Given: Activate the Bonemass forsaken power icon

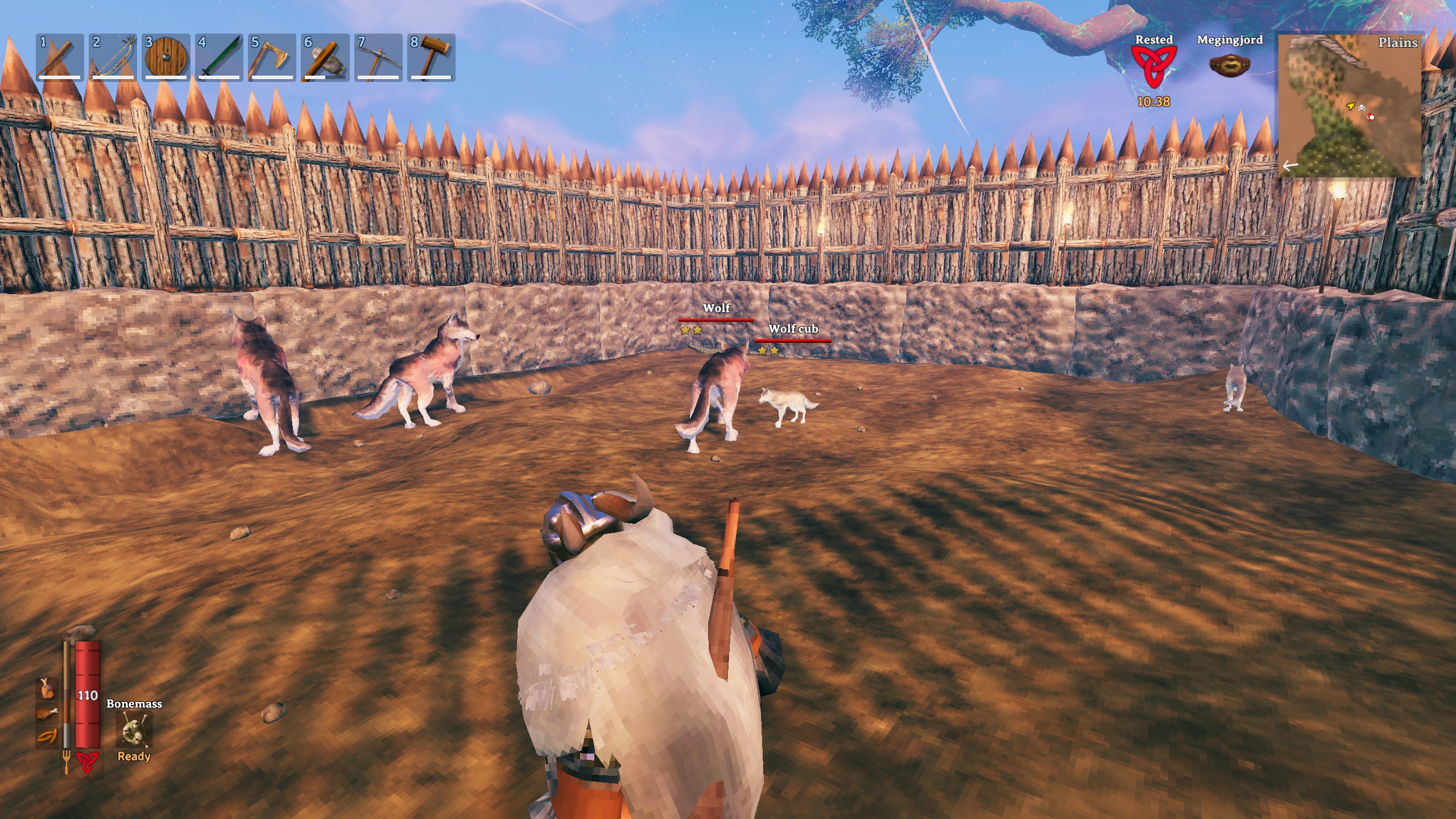Looking at the screenshot, I should point(134,730).
